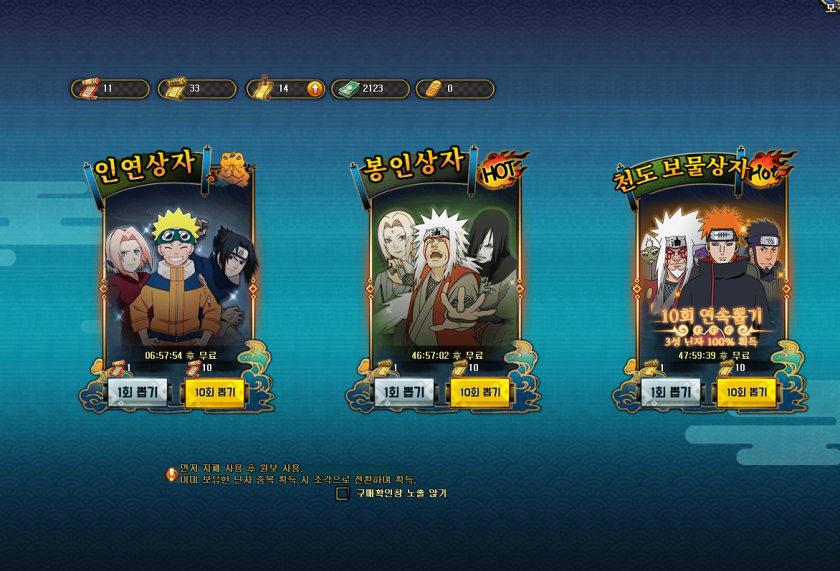Screen dimensions: 840x571
Task: Draw 10 times from the 인연상자 box
Action: pos(214,392)
